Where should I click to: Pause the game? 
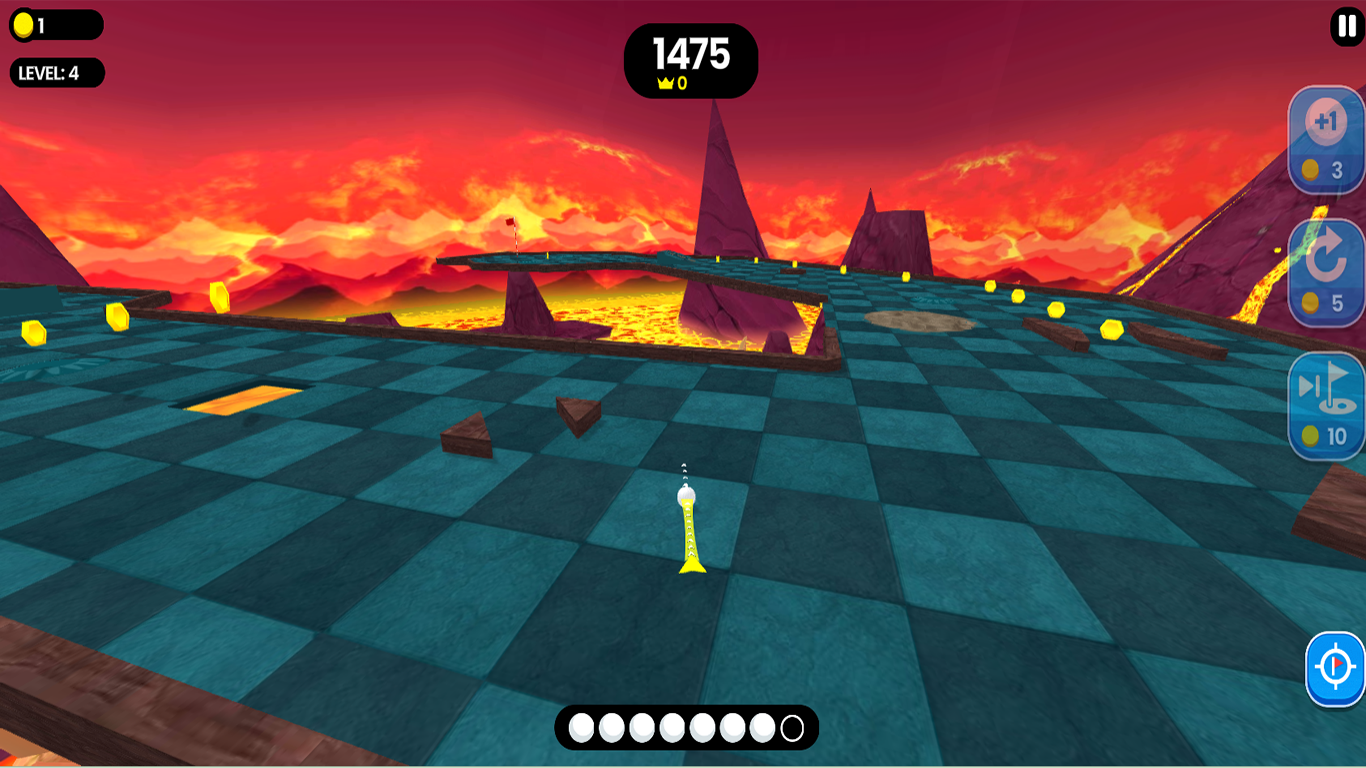tap(1345, 25)
